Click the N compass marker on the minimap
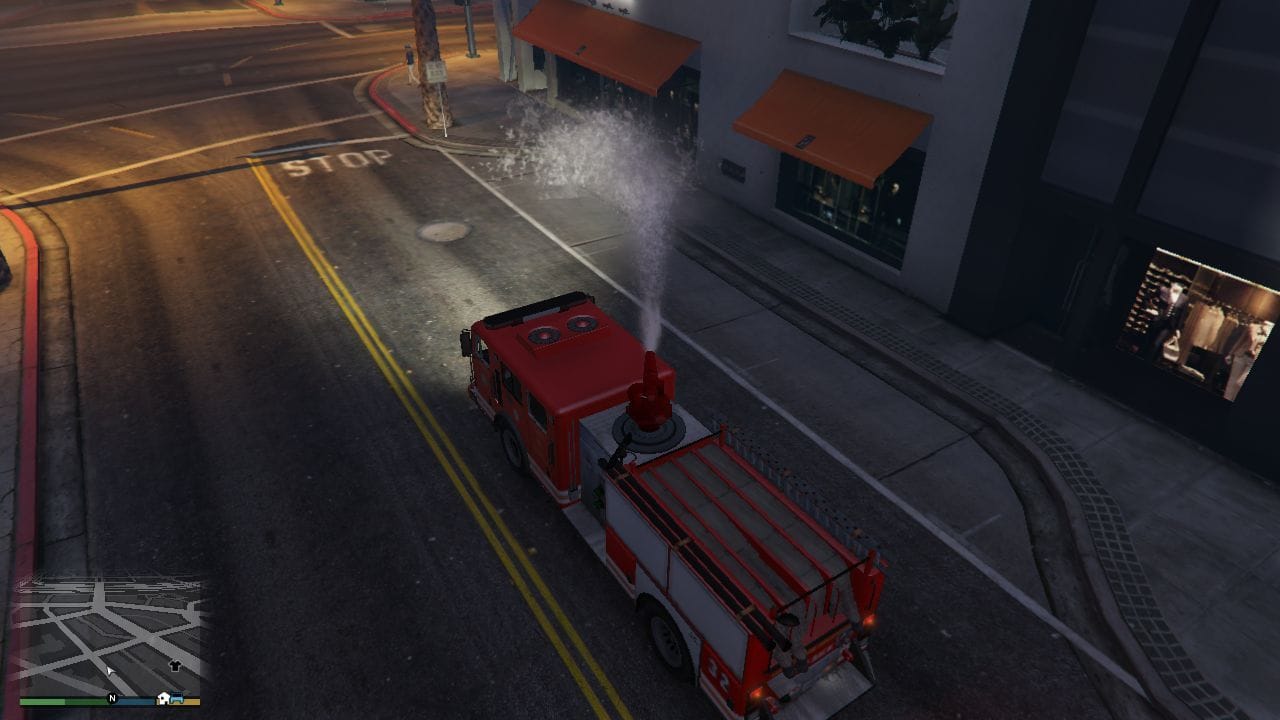Viewport: 1280px width, 720px height. click(x=112, y=698)
